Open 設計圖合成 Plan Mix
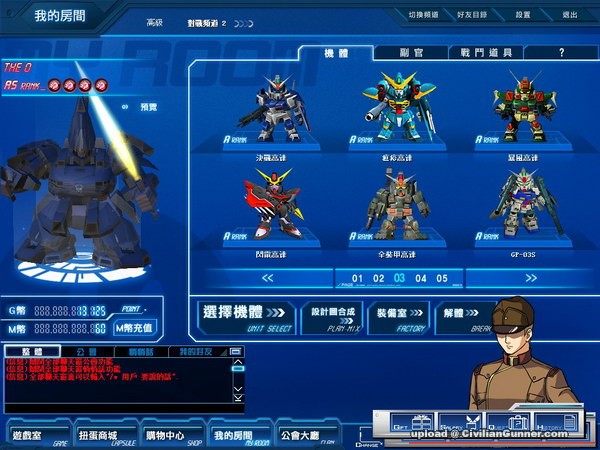Viewport: 600px width, 450px height. pos(332,315)
